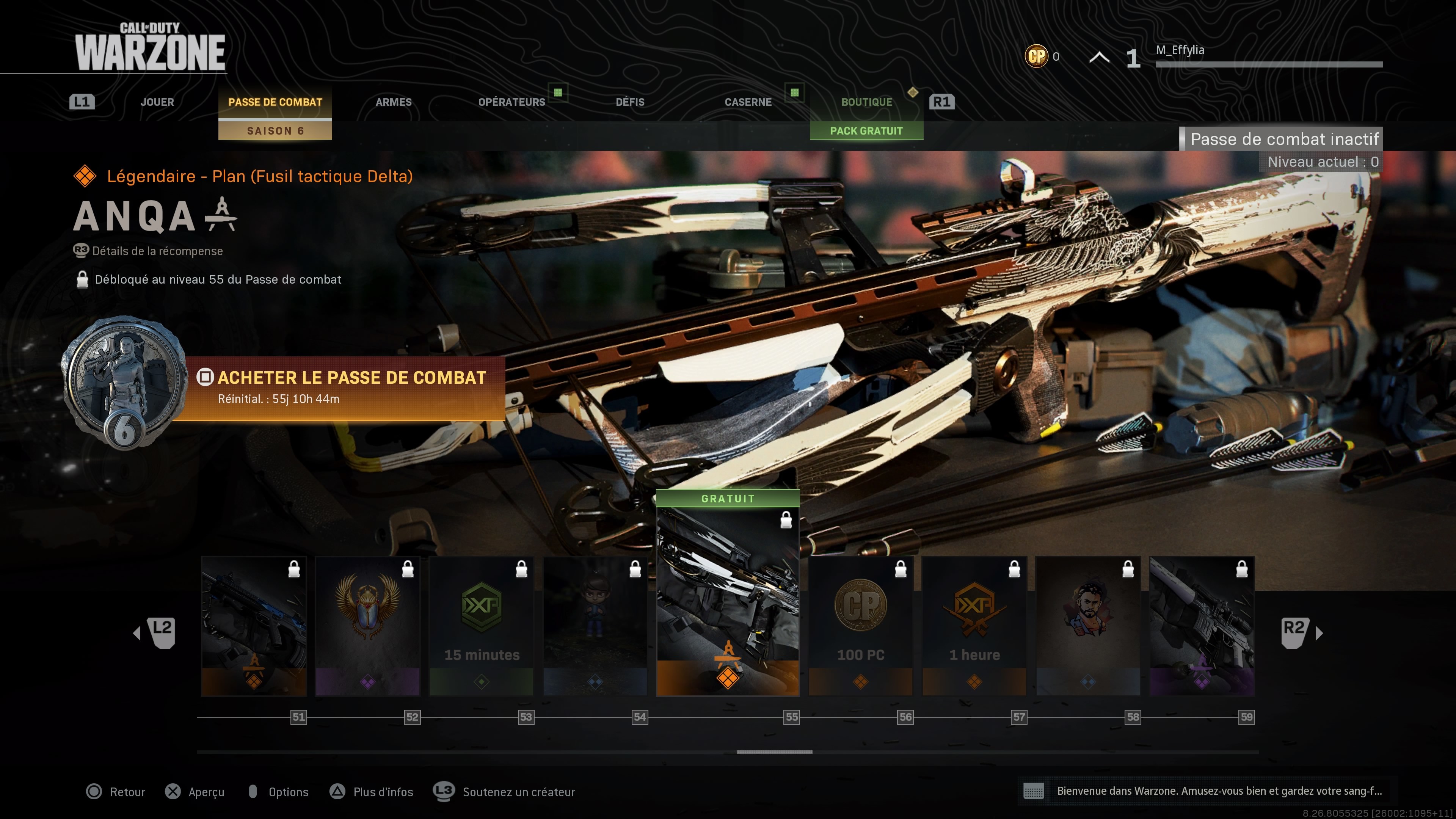The image size is (1456, 819).
Task: Pick the tier 54 chibi charm reward
Action: [x=595, y=626]
